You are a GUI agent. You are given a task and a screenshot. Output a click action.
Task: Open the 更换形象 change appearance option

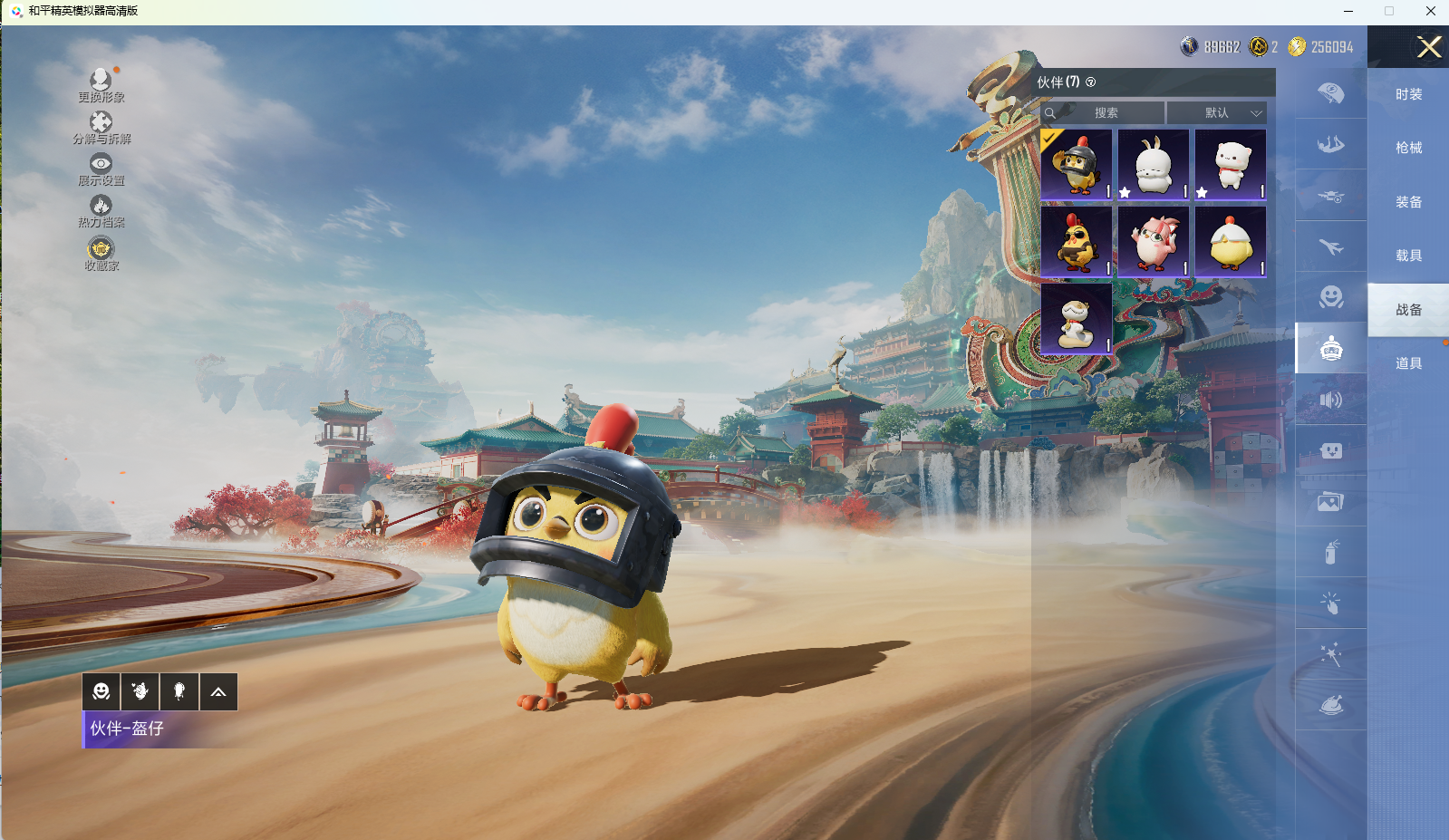[101, 83]
